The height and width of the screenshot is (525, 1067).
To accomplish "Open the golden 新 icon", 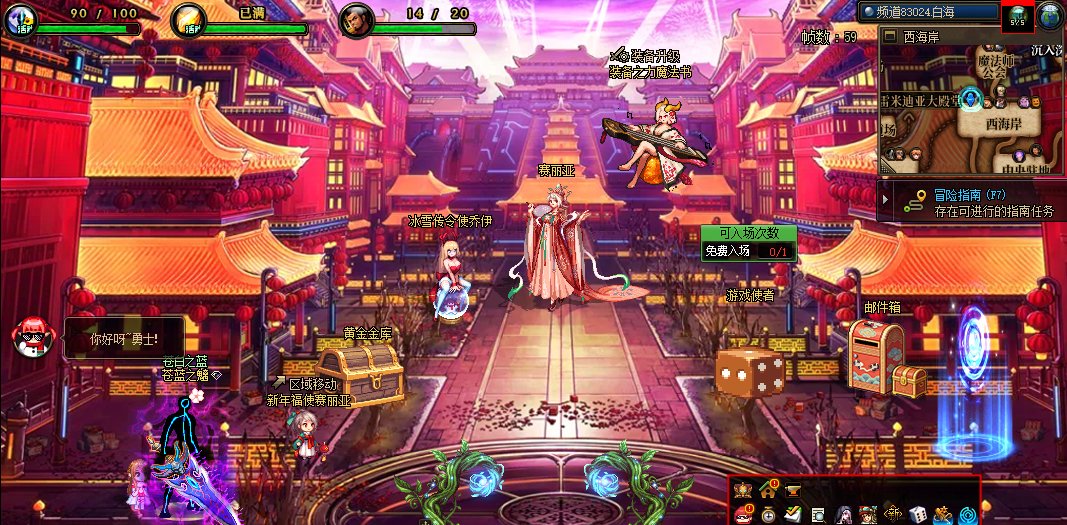I will point(893,514).
